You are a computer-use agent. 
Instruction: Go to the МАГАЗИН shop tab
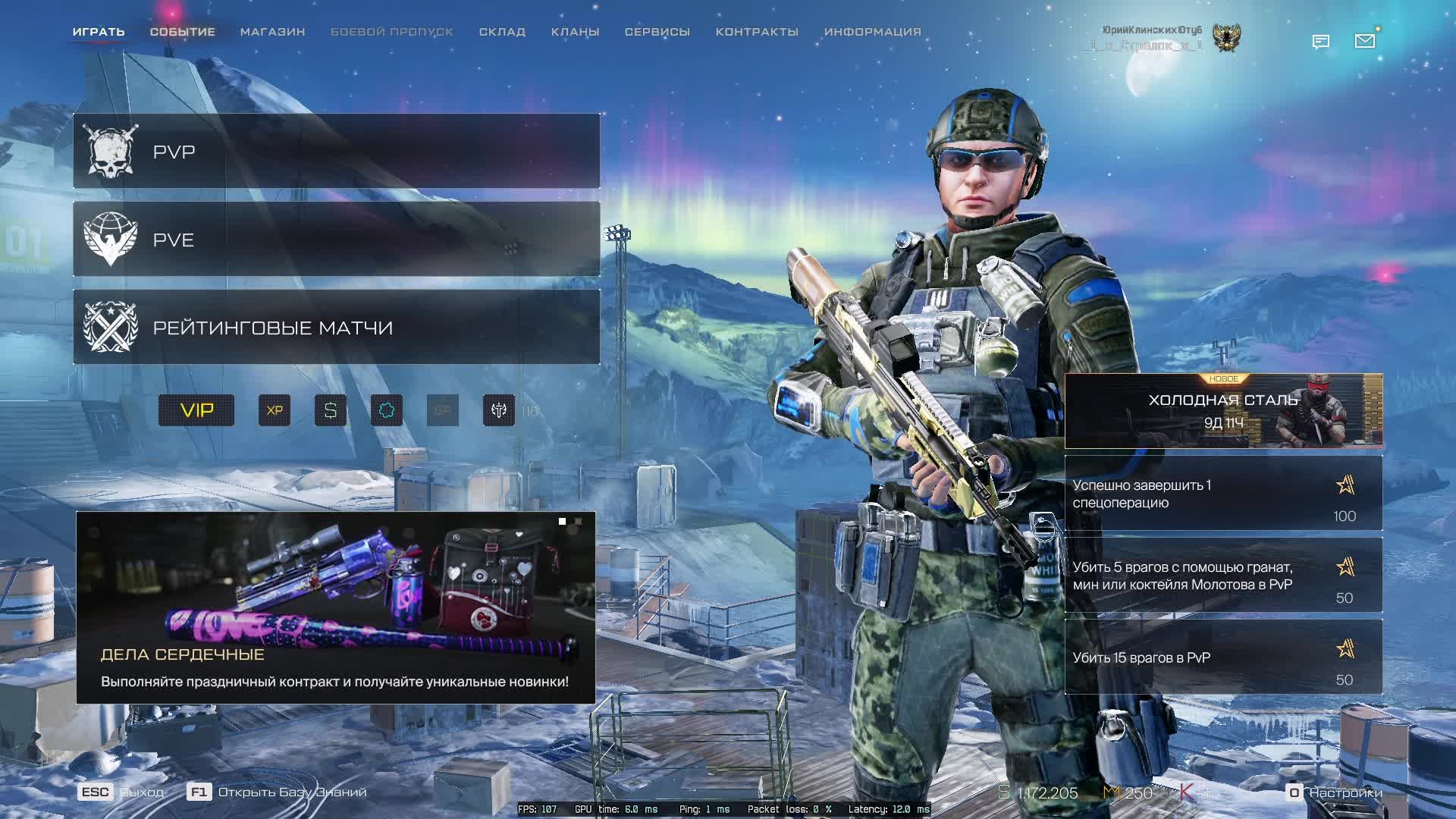pos(272,32)
